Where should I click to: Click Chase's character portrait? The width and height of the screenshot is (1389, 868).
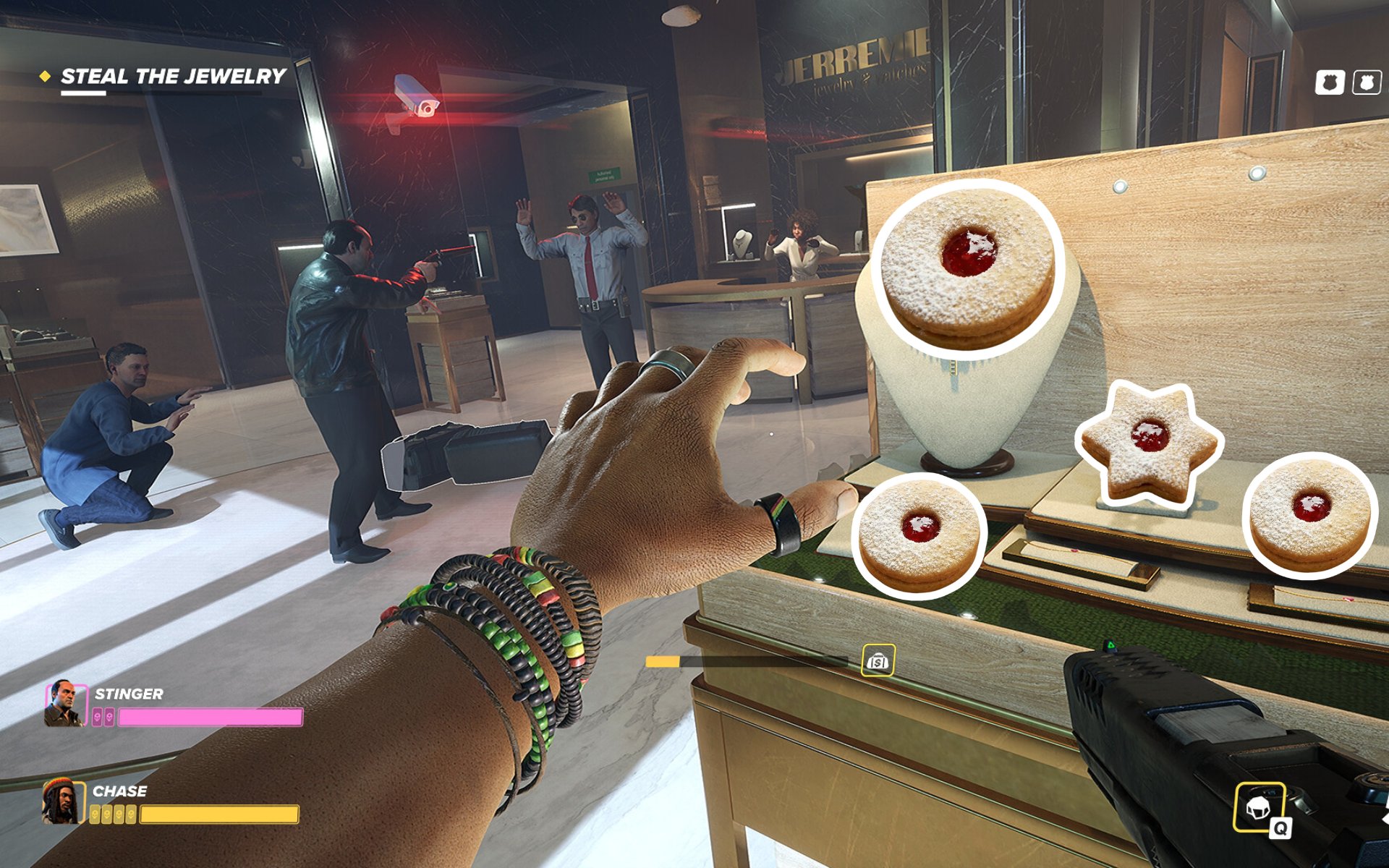pos(64,801)
